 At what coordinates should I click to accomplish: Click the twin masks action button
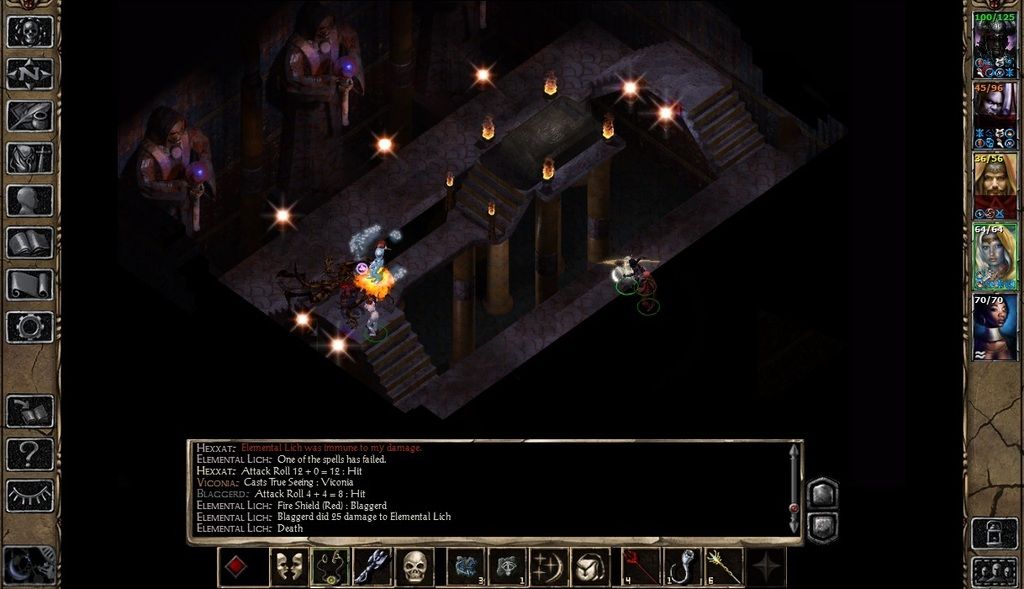[x=290, y=567]
